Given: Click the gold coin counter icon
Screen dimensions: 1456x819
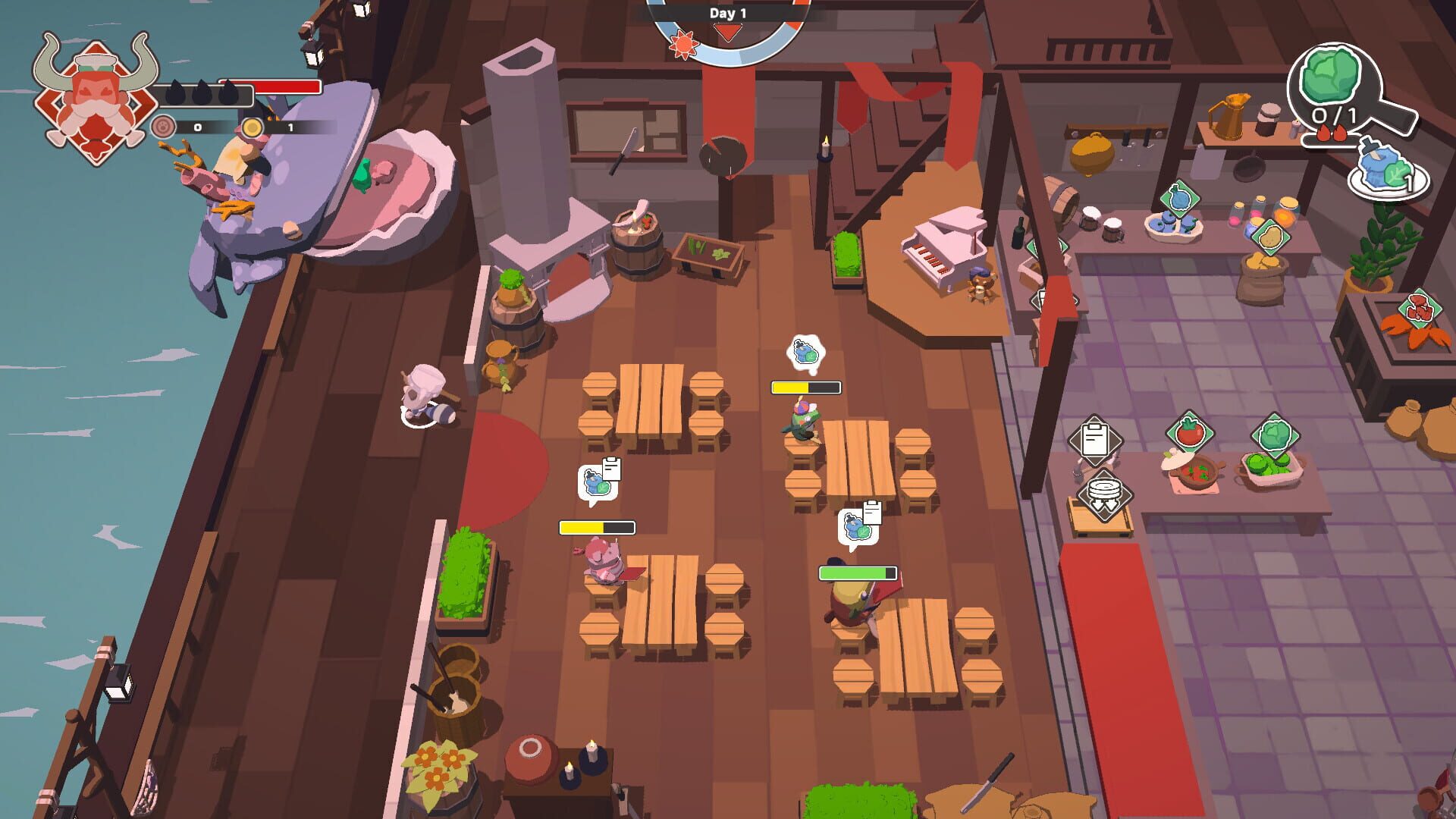Looking at the screenshot, I should (x=253, y=129).
